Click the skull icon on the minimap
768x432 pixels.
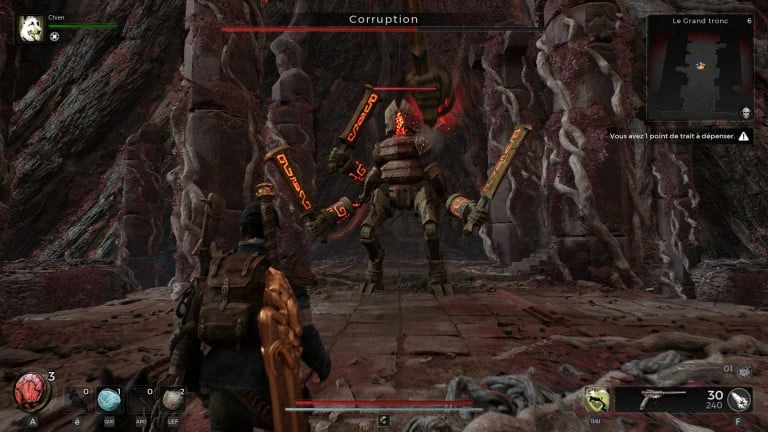(x=745, y=113)
